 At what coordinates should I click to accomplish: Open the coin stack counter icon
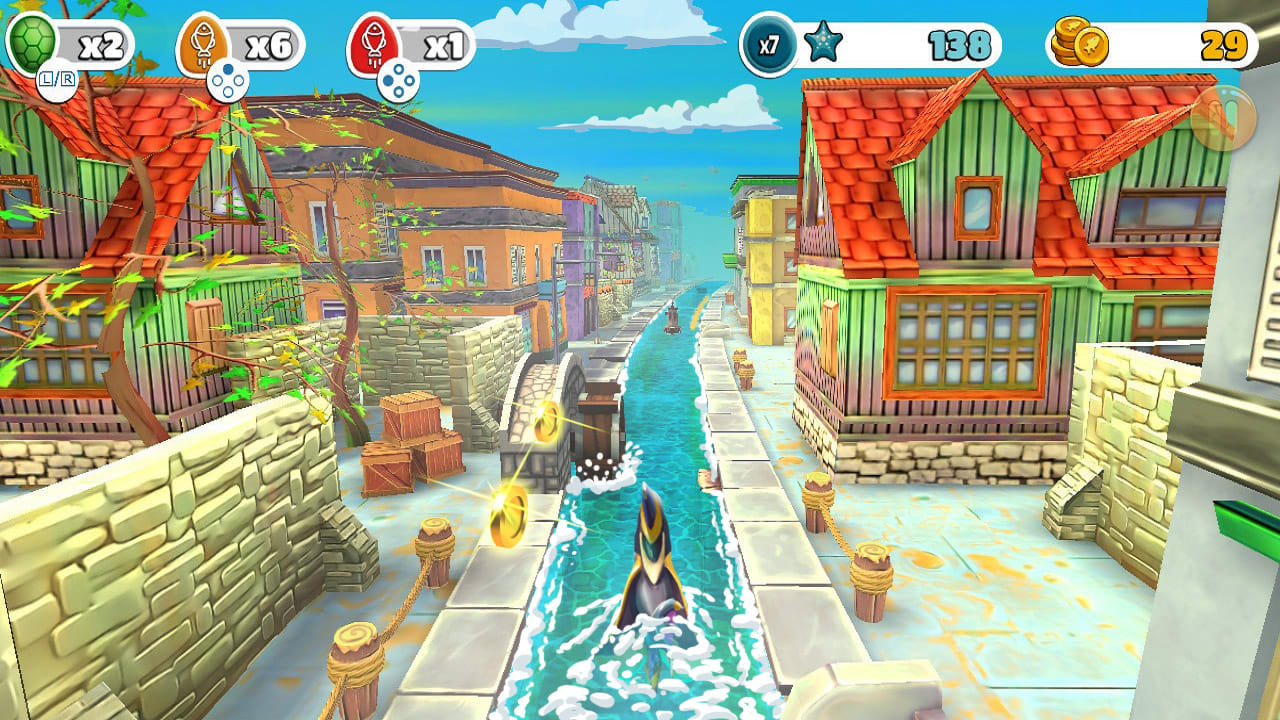1082,38
